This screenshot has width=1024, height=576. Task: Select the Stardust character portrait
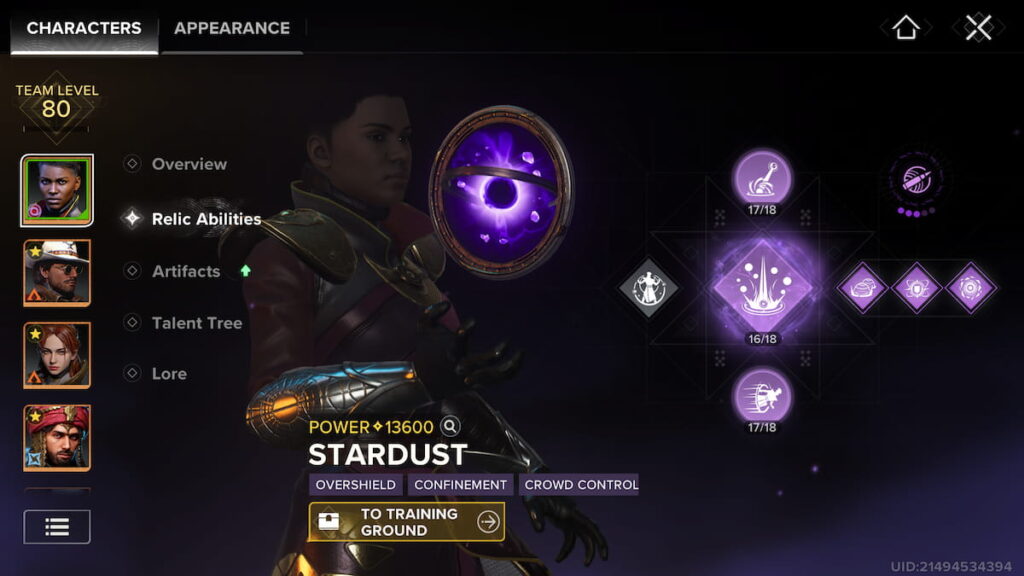pyautogui.click(x=57, y=190)
